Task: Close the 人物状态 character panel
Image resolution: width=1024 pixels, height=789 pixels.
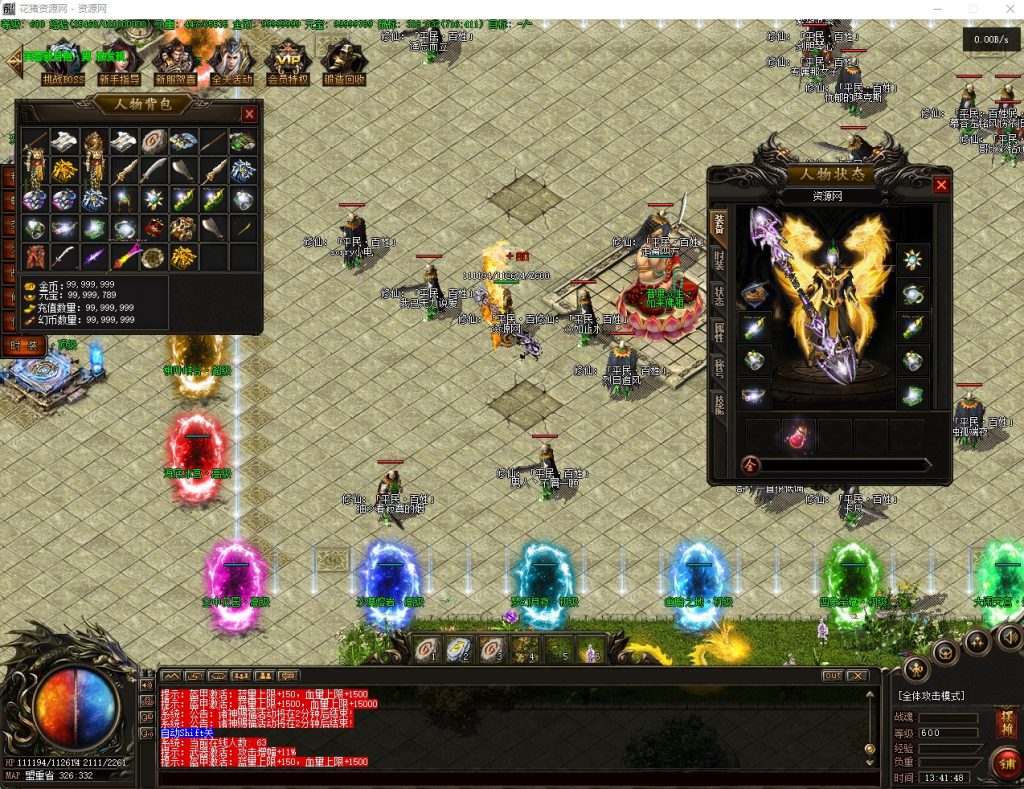Action: pos(941,185)
